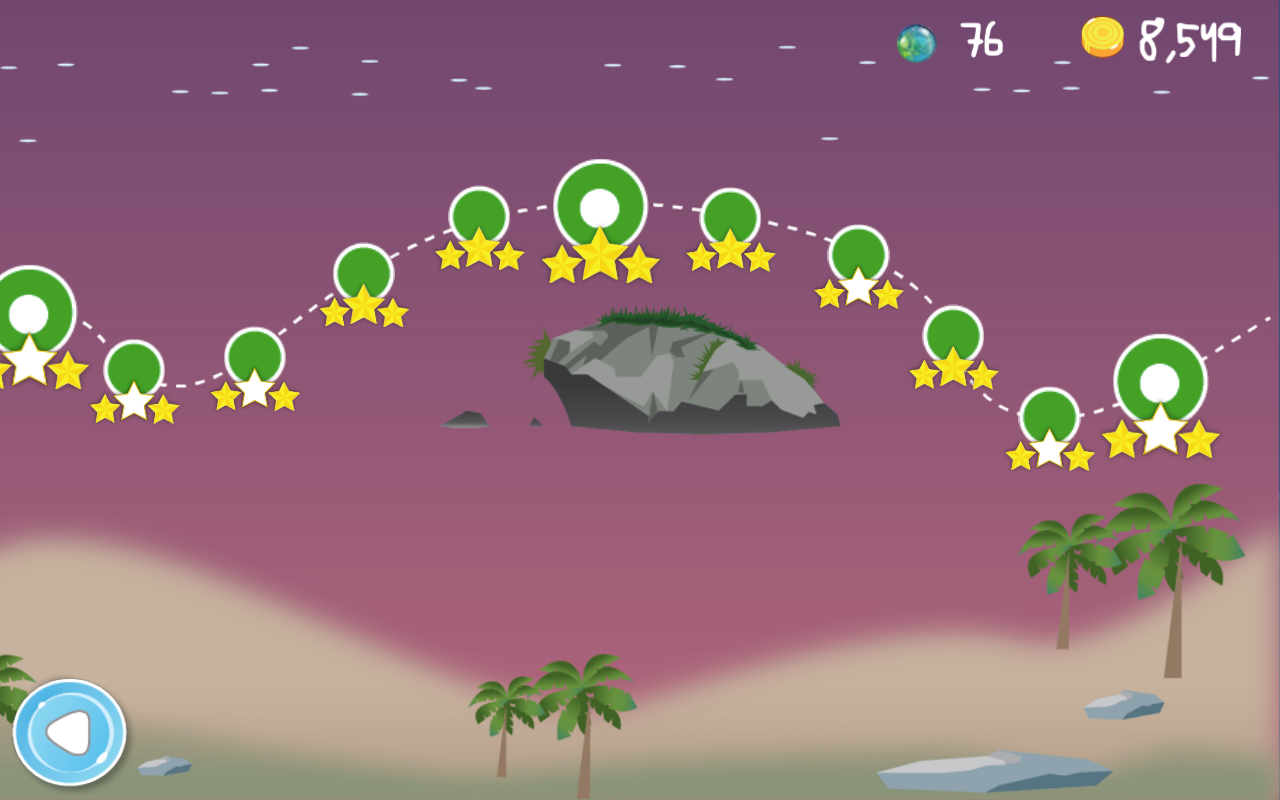Open the small level right after the edge-clipped large level
The height and width of the screenshot is (800, 1280).
134,369
